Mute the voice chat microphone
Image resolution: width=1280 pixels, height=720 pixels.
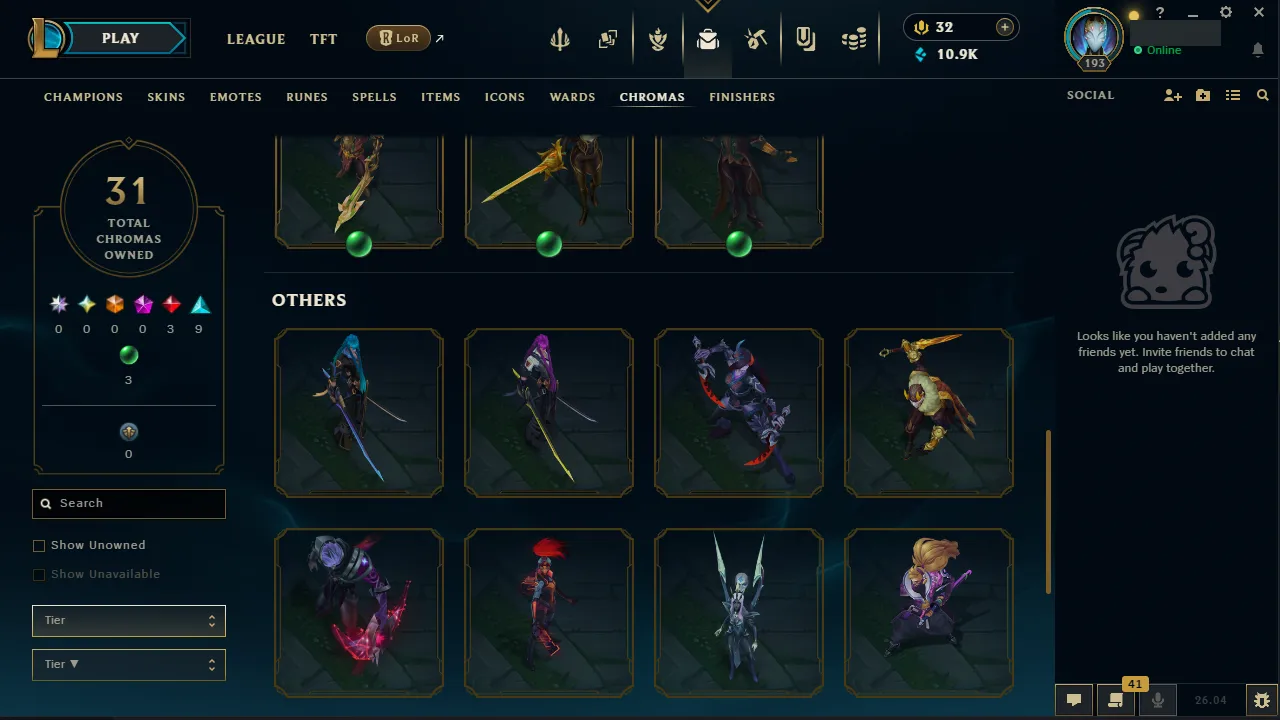click(1157, 700)
